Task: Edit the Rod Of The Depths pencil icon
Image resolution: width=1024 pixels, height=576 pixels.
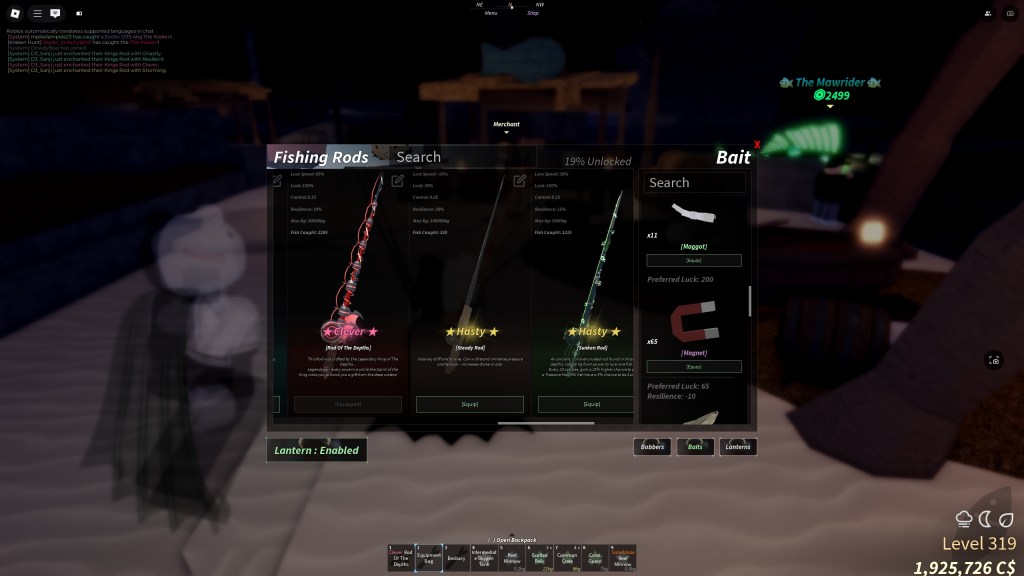Action: coord(398,181)
